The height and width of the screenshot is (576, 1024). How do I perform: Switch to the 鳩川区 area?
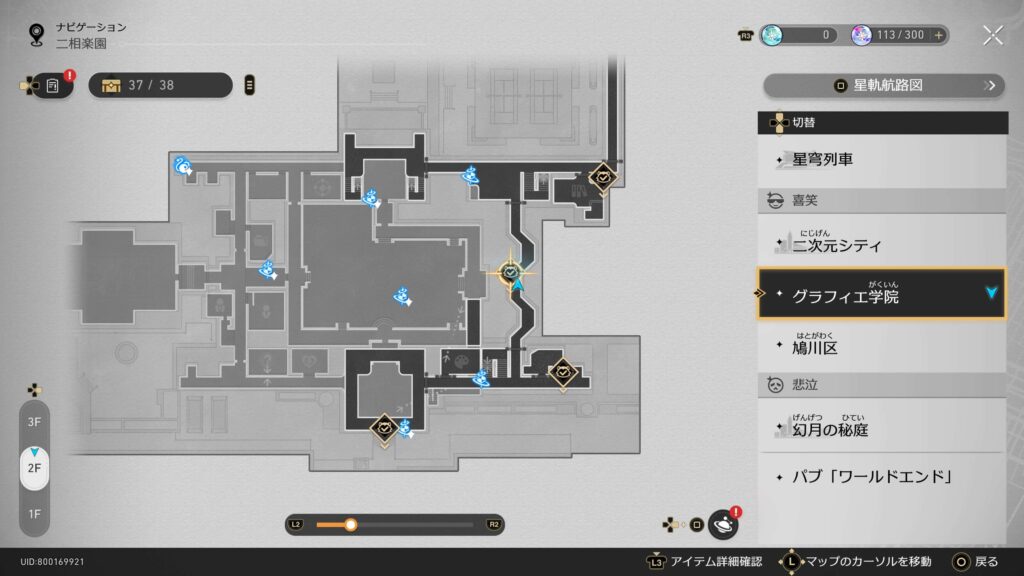pos(882,347)
